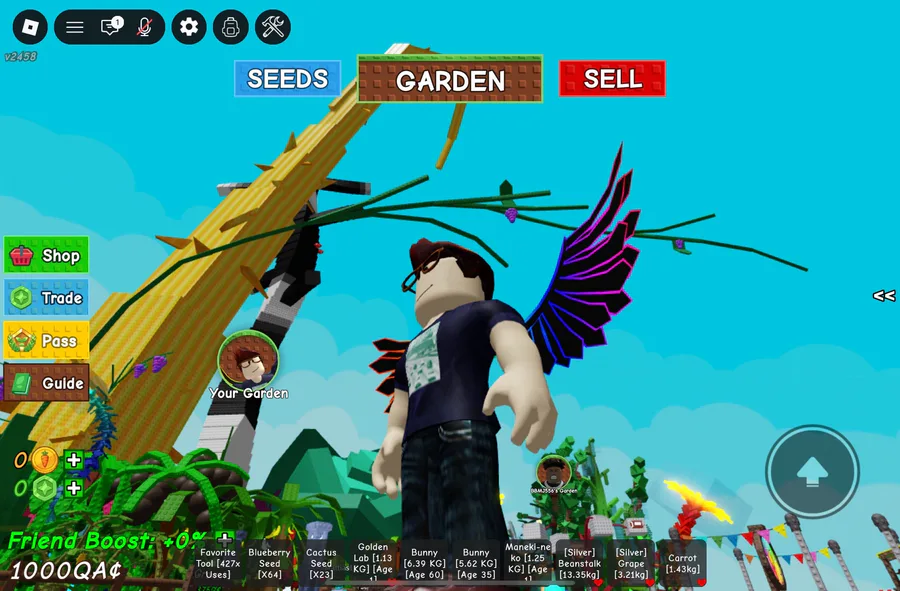Choose the Cactus Seed hotbar slot
This screenshot has width=900, height=591.
321,563
